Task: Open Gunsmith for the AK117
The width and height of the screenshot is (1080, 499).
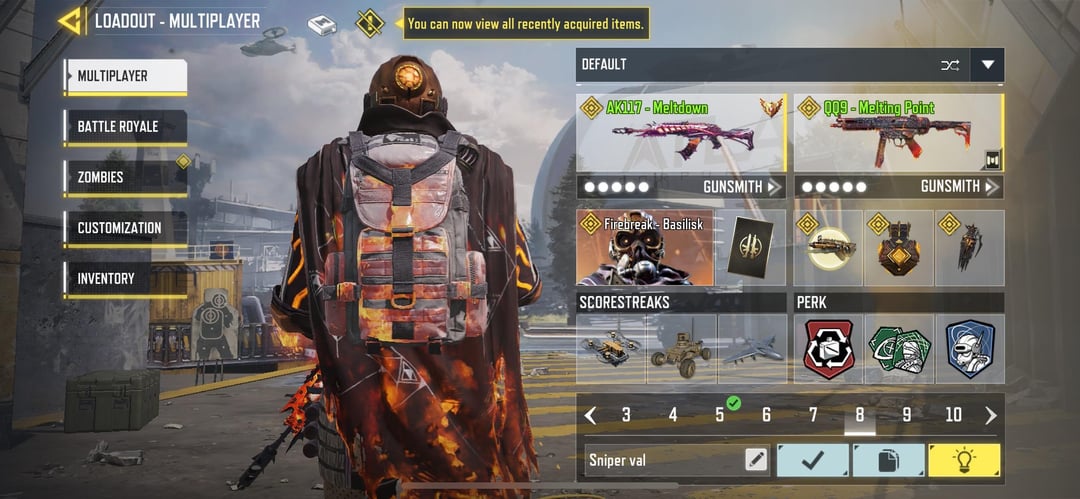Action: point(733,187)
